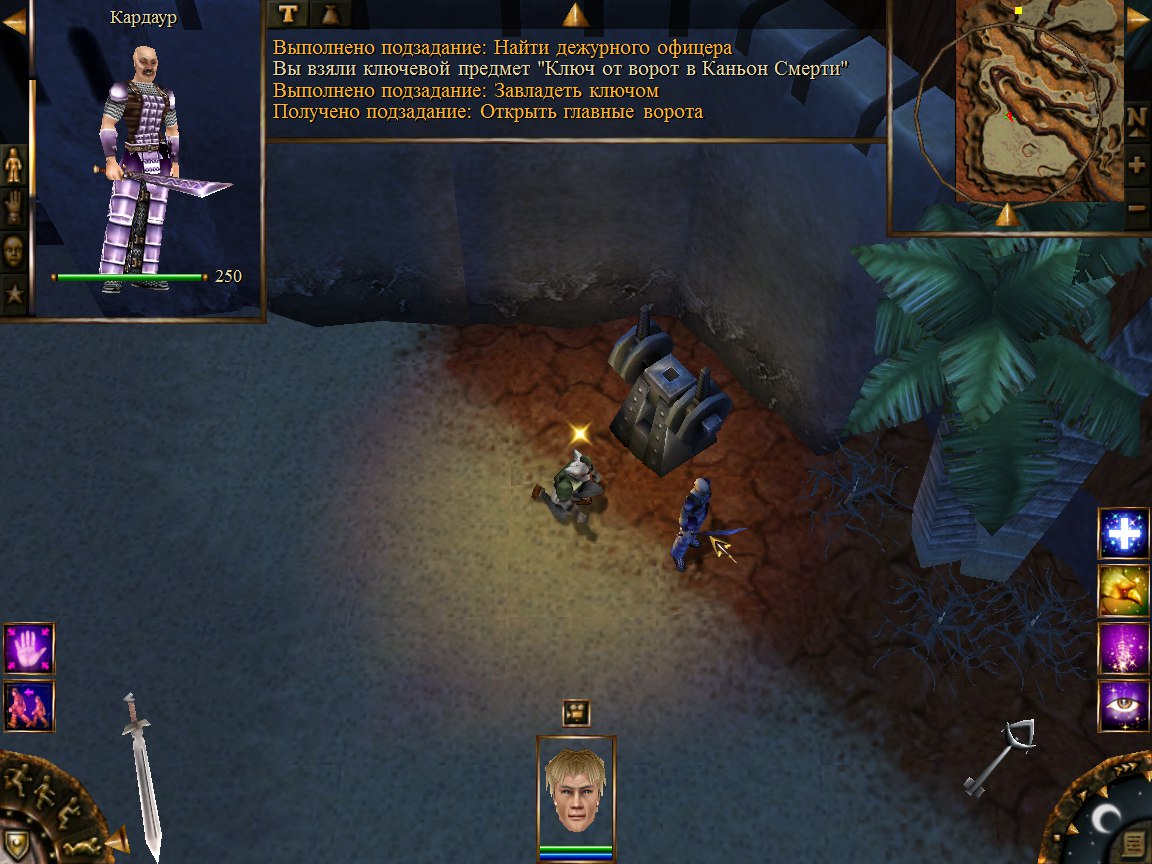Screen dimensions: 1152x864
Task: Use the gate key item
Action: (999, 758)
